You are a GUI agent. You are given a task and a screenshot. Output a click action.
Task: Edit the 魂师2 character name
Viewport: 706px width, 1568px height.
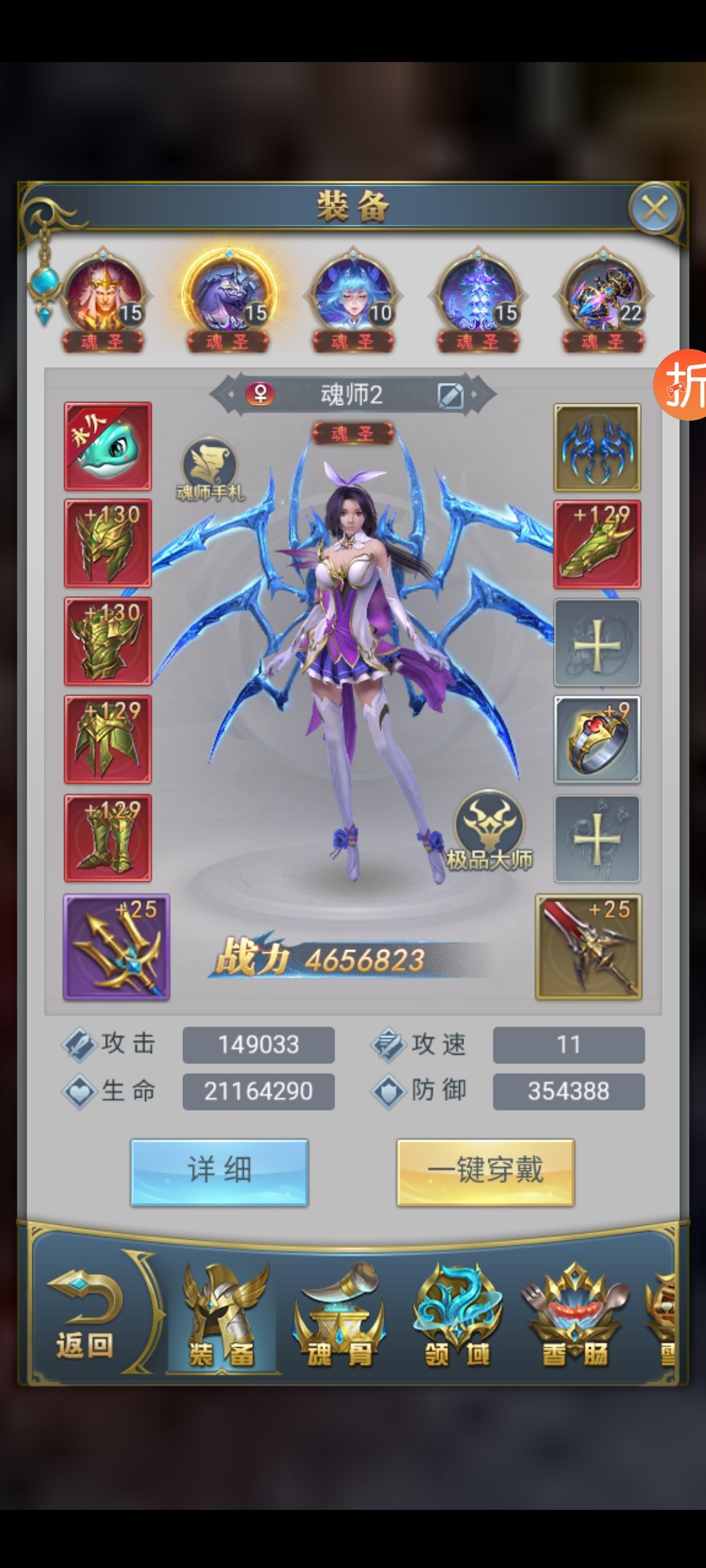pyautogui.click(x=450, y=395)
